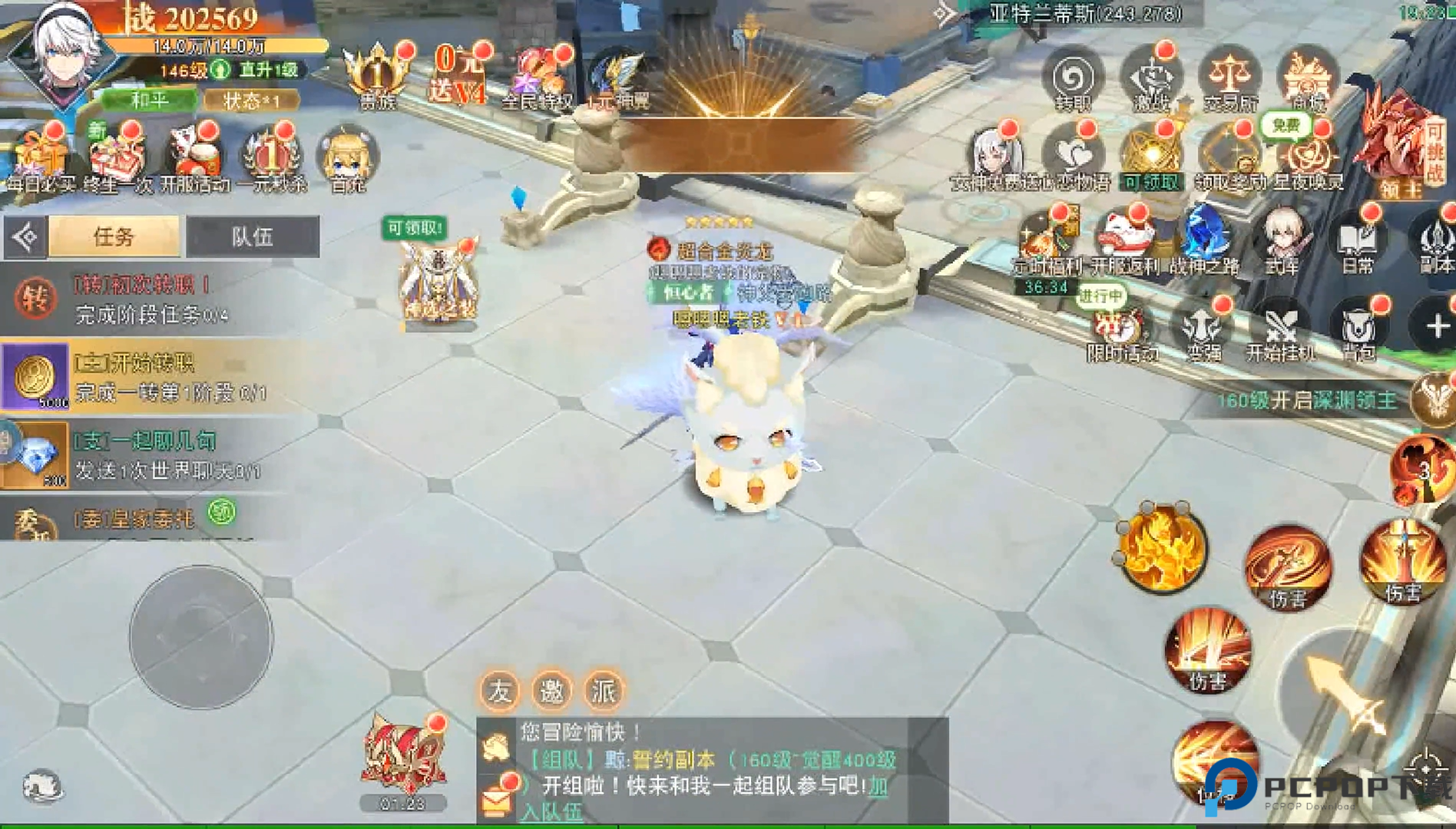Screen dimensions: 1456x829
Task: Select the 任务 quest tab
Action: click(114, 236)
